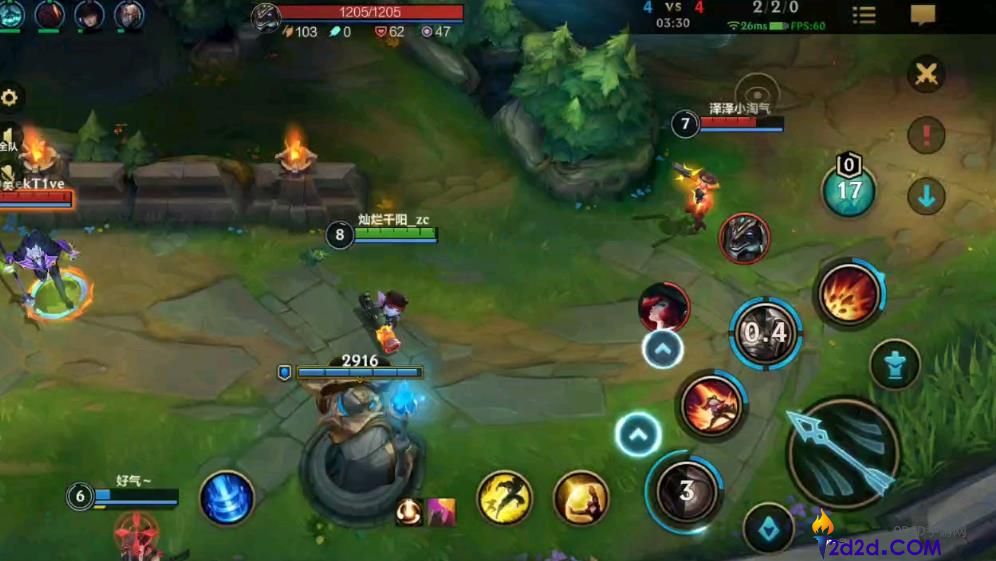Target the red-haired enemy champion portrait

pos(664,307)
